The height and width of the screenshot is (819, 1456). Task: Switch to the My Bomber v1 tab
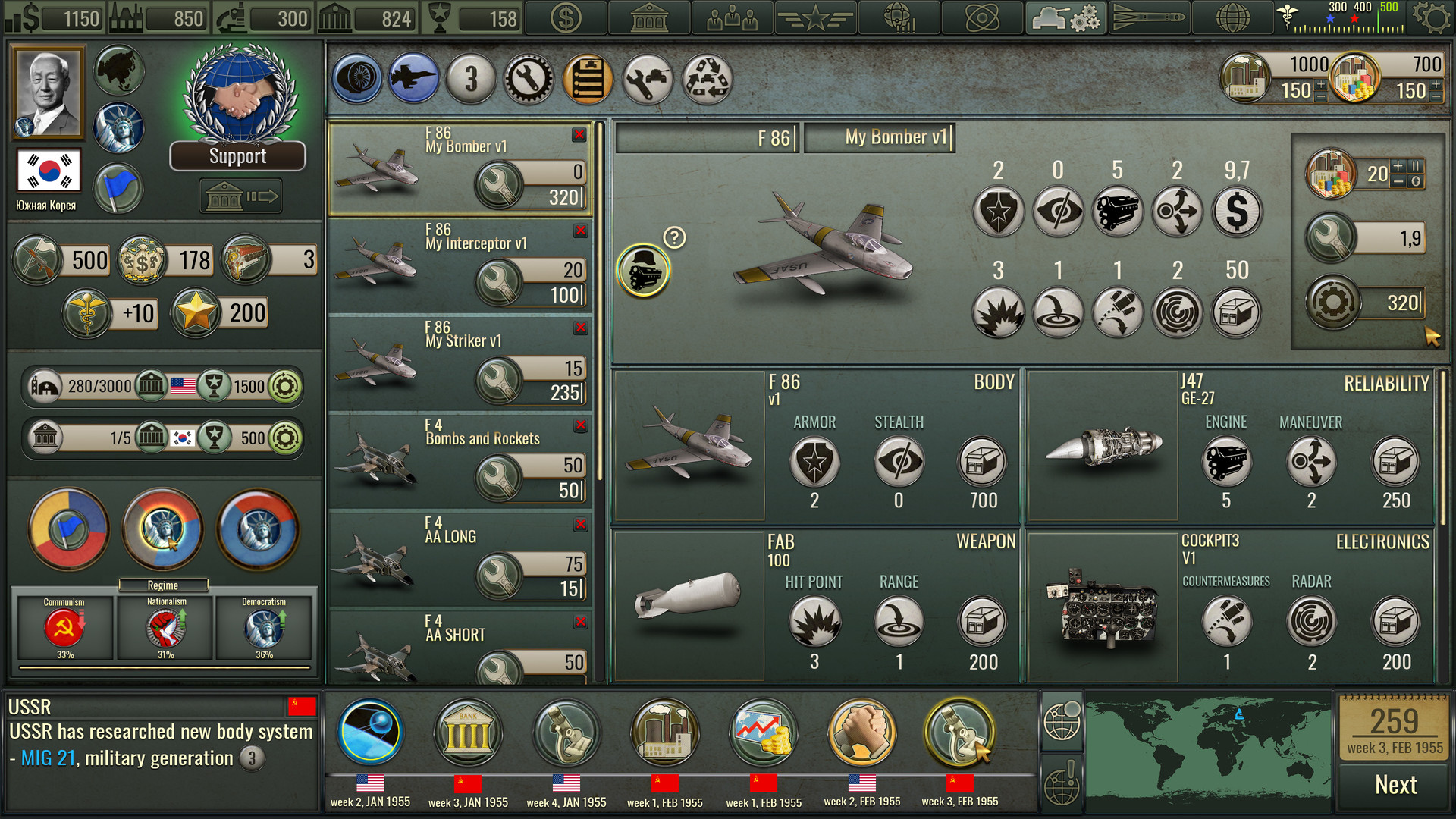tap(897, 137)
